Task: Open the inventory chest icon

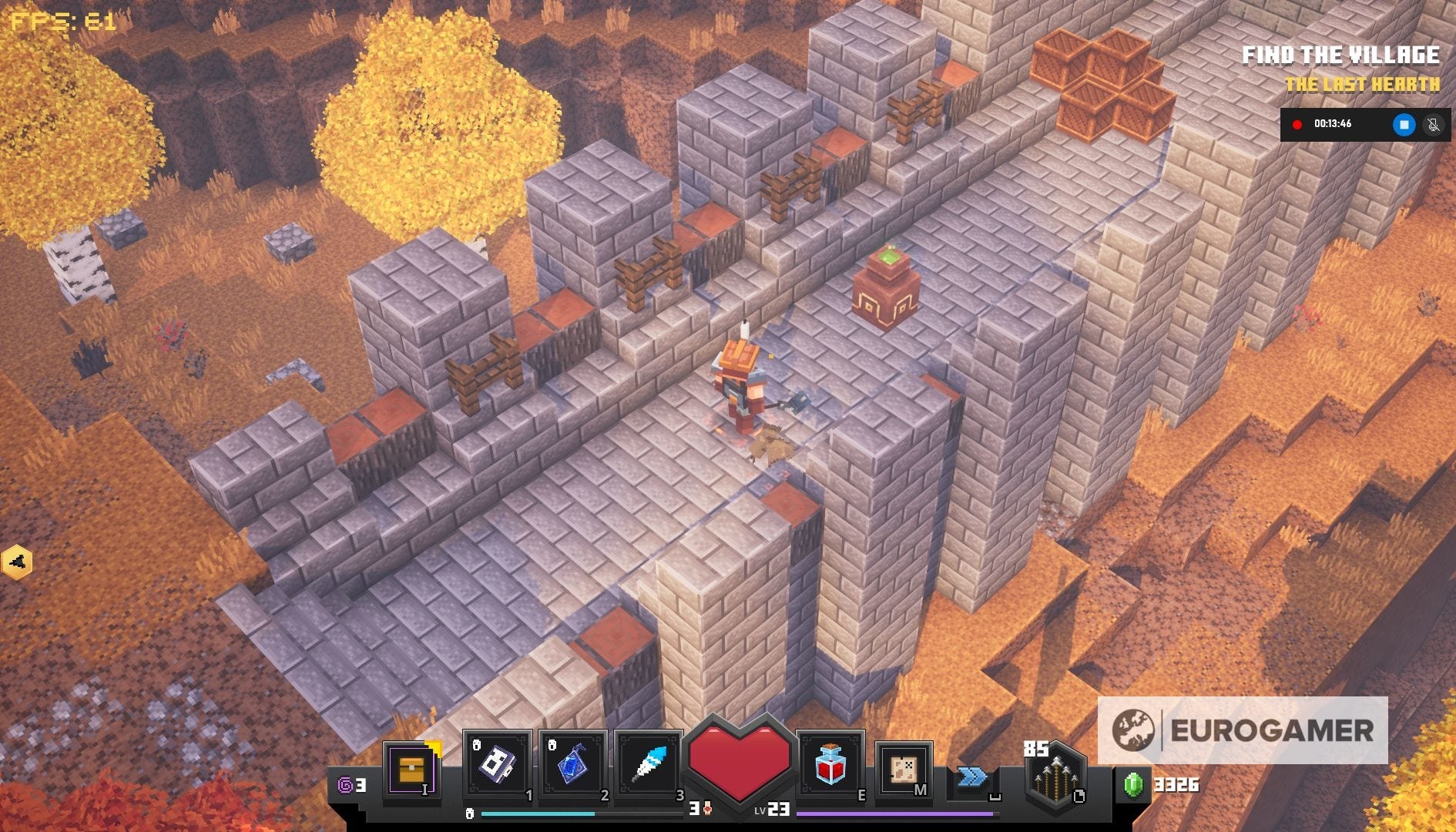Action: tap(411, 769)
